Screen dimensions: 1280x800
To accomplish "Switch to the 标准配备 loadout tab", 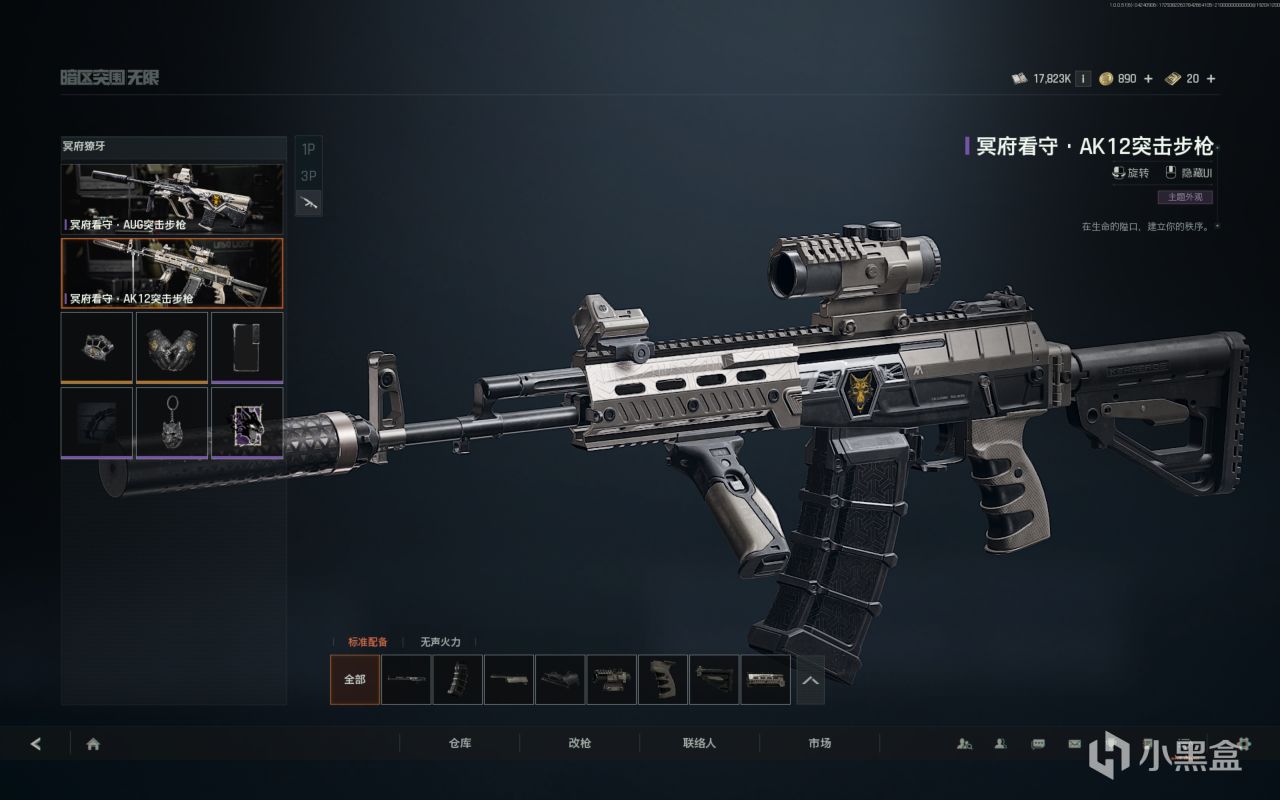I will 367,642.
